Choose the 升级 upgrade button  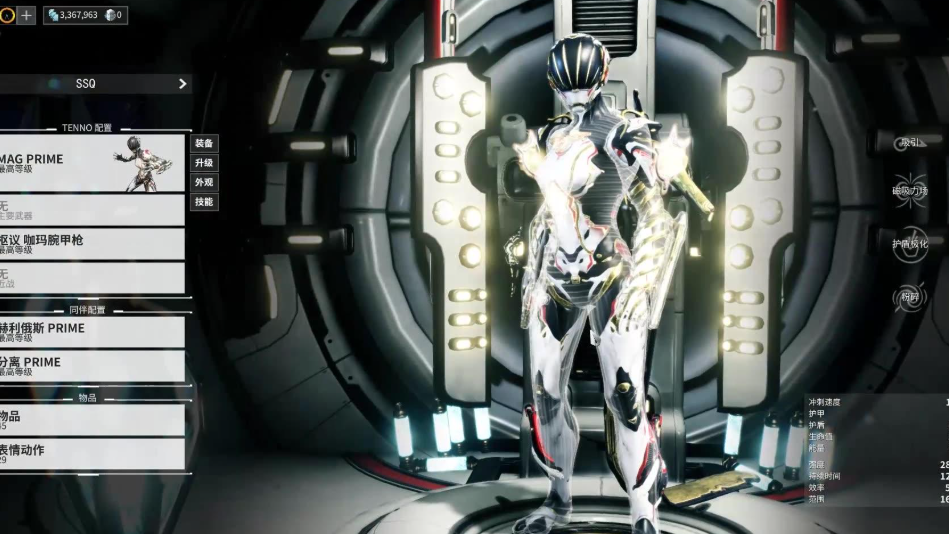(x=203, y=163)
